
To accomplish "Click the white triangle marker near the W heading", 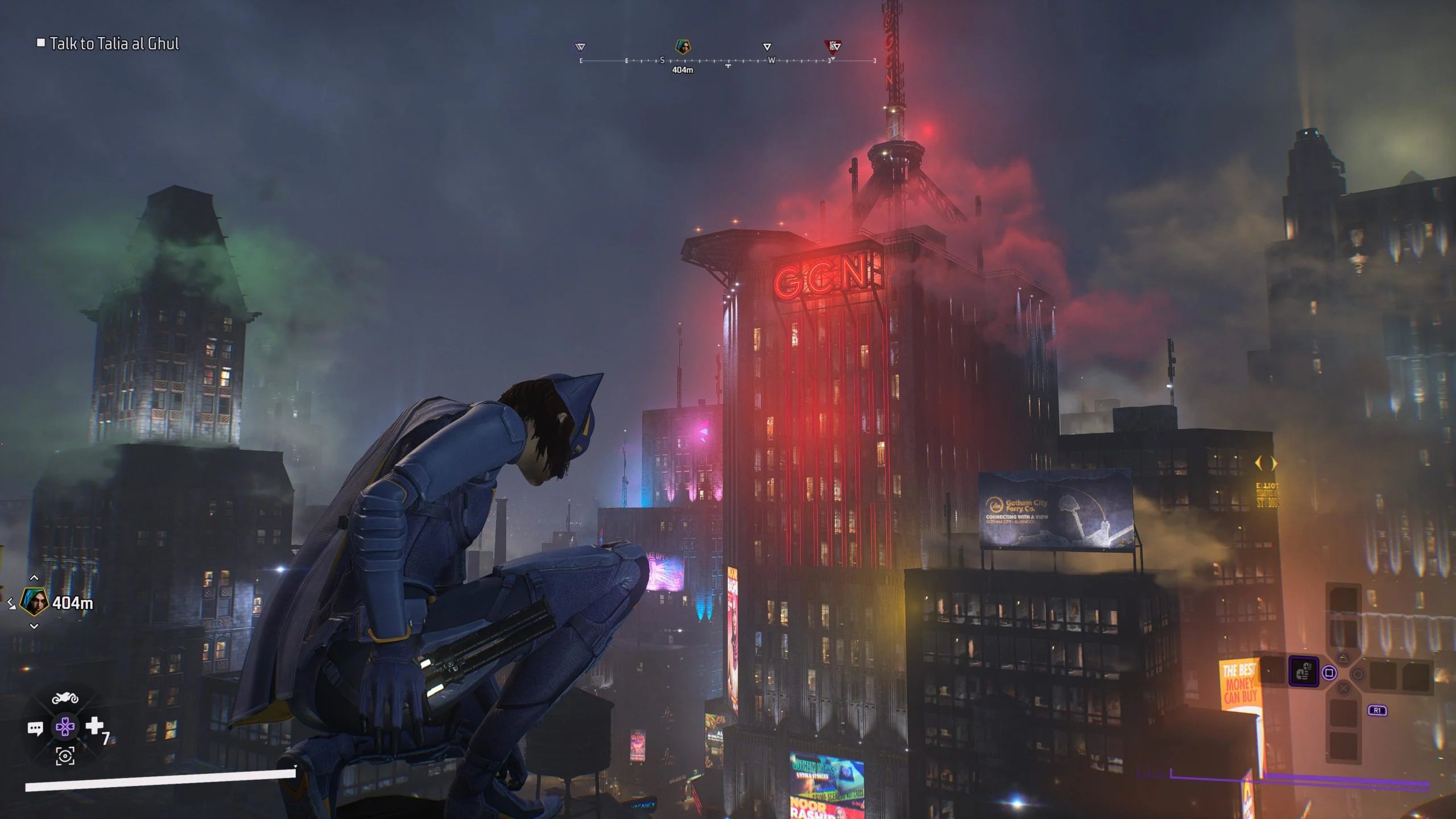I will tap(767, 47).
